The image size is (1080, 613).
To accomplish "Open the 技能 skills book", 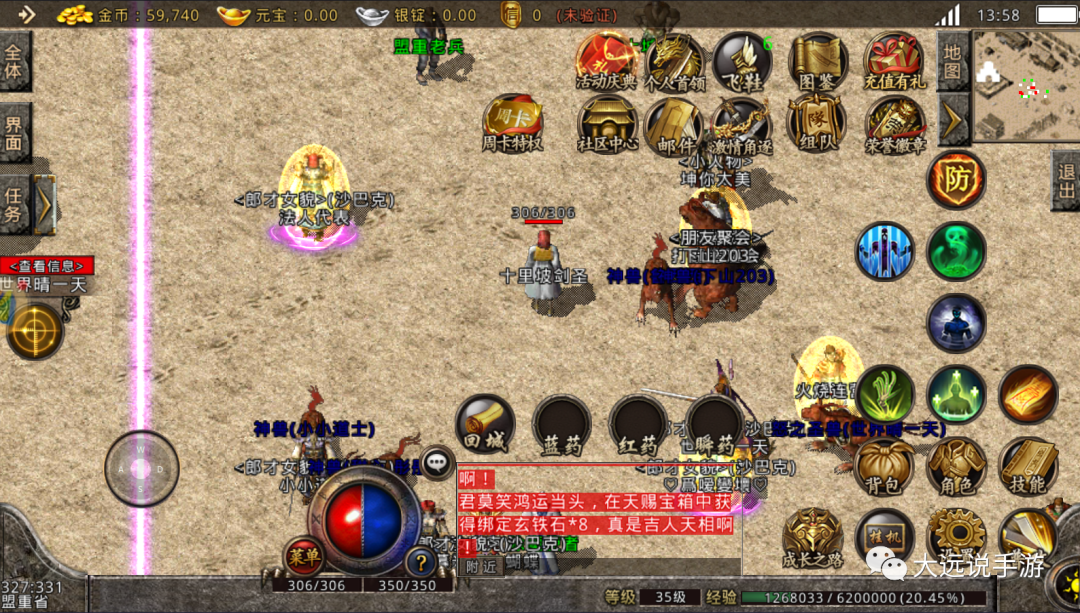I will point(1028,466).
